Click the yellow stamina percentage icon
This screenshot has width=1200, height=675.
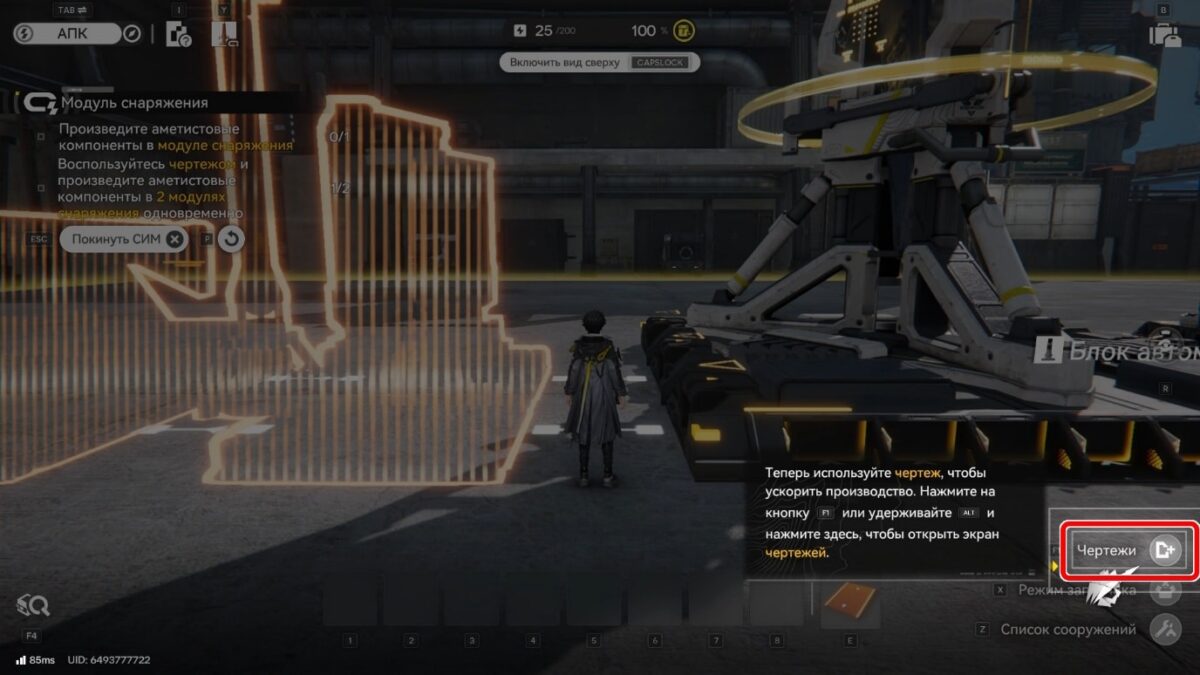(x=685, y=31)
